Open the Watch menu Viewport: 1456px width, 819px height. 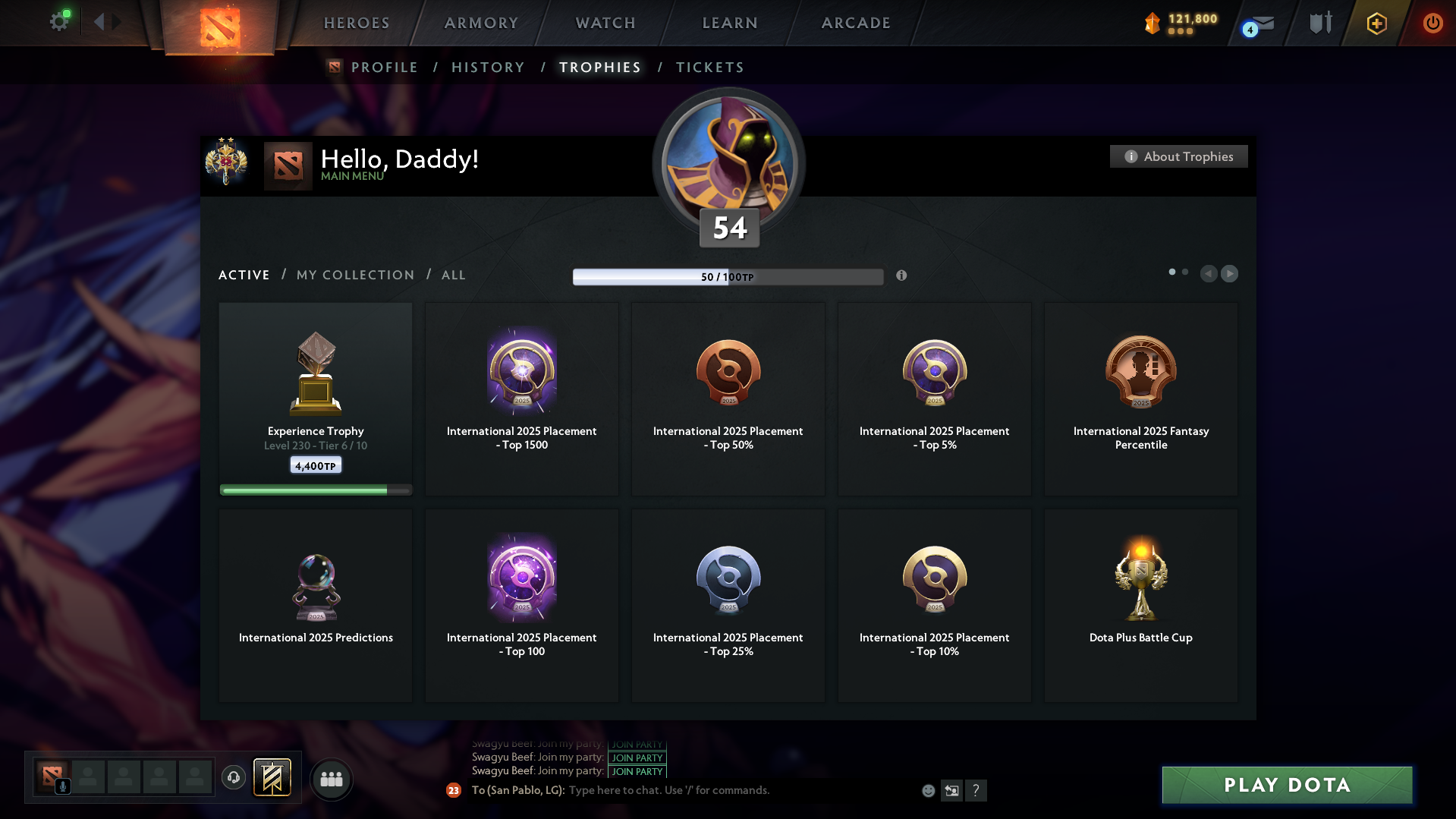tap(605, 23)
